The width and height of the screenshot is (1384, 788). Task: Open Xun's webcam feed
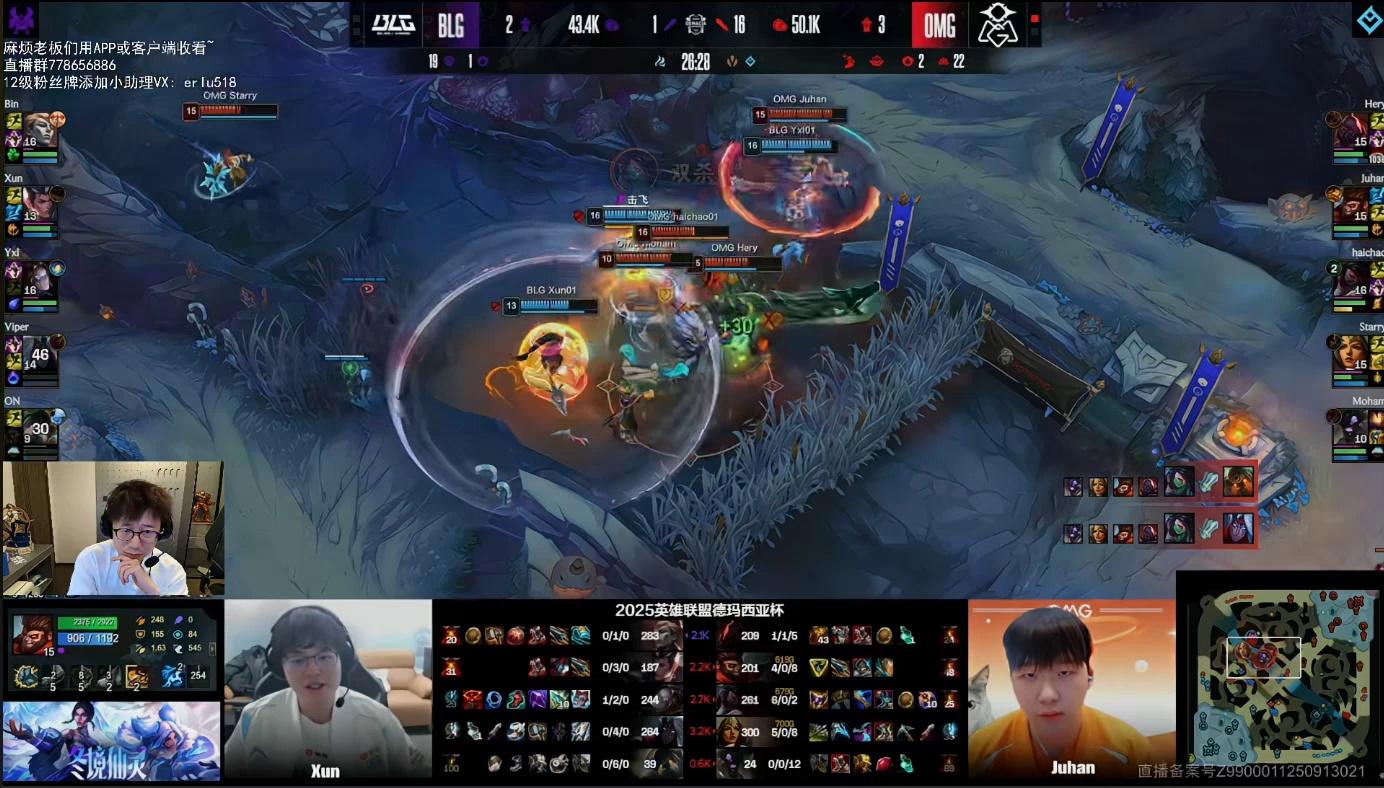click(327, 689)
